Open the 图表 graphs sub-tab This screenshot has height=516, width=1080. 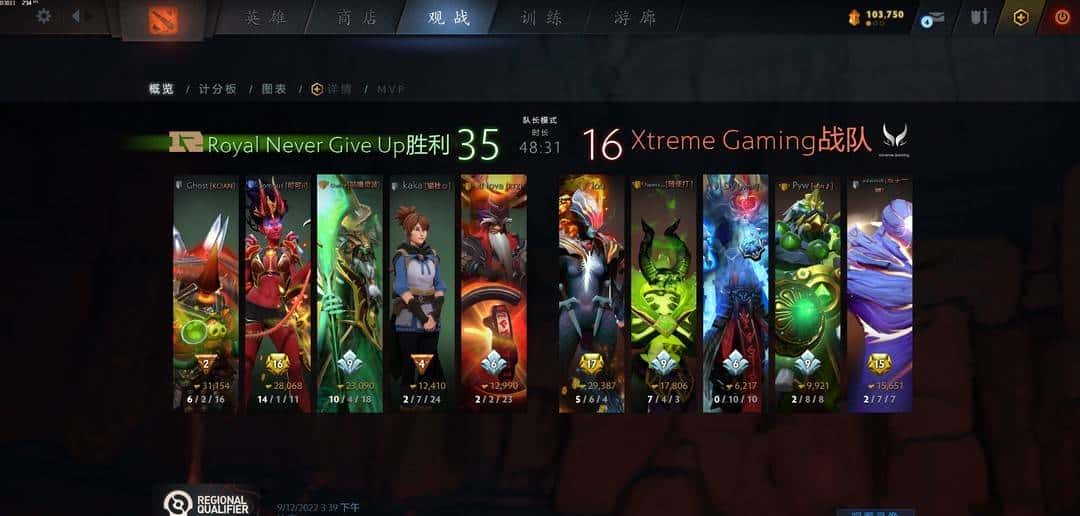(274, 89)
